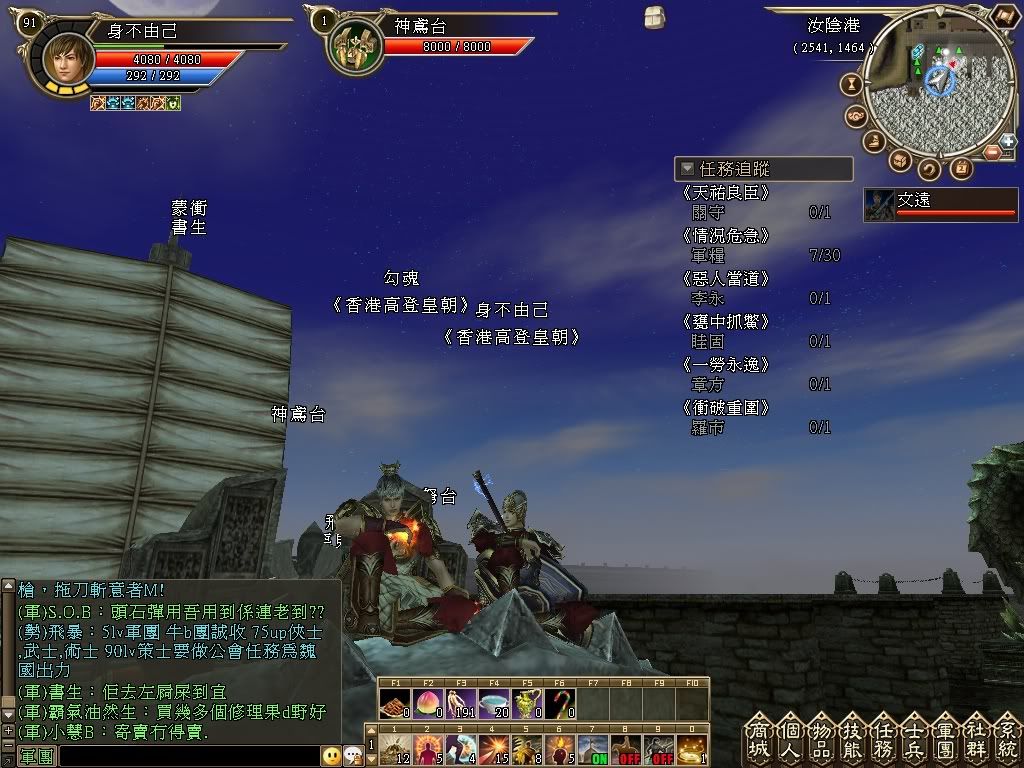Collapse the 任務追蹤 quest tracker
Screen dimensions: 1024x768
tap(687, 169)
